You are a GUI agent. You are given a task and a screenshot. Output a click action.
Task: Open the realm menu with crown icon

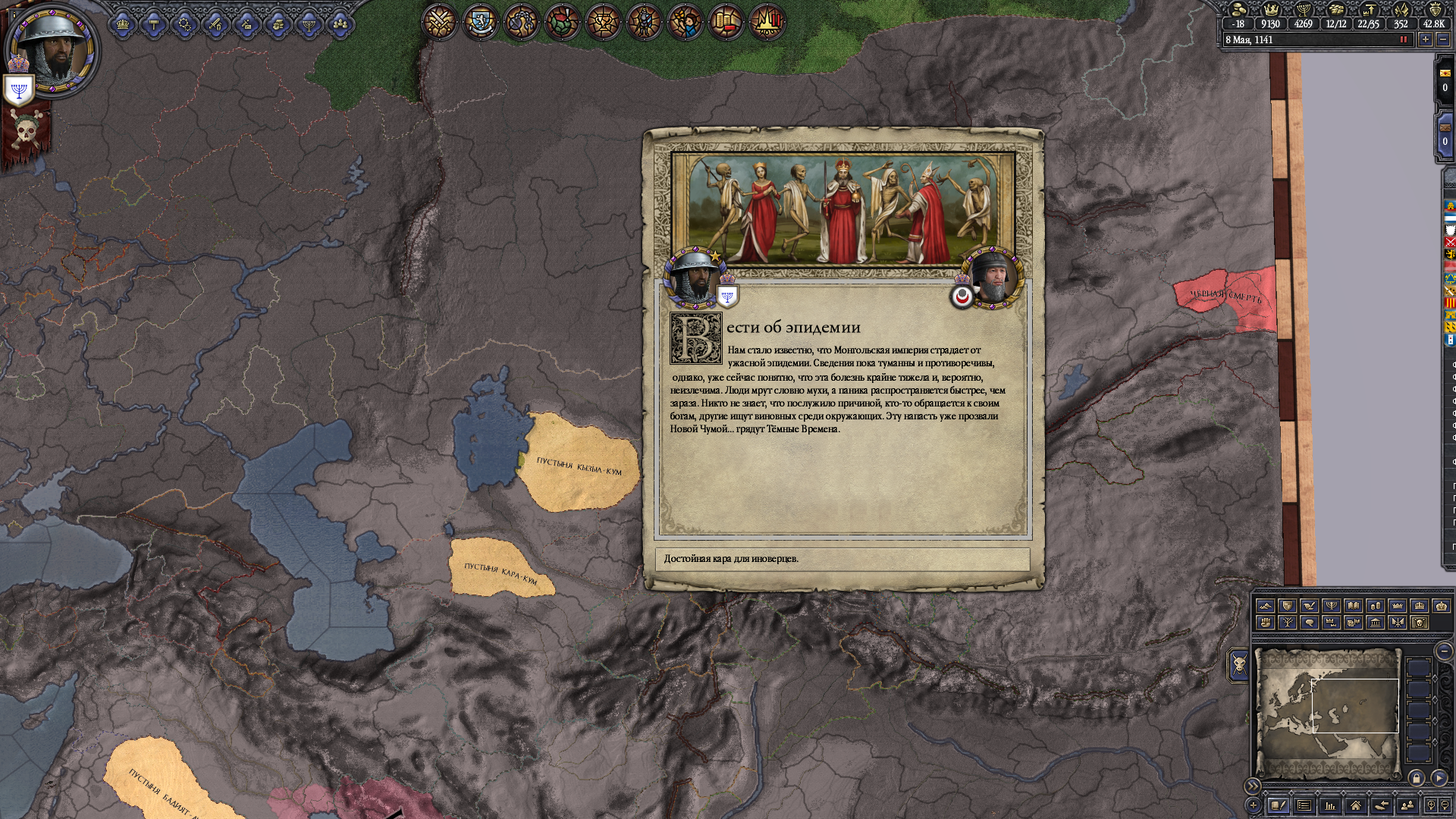point(123,25)
